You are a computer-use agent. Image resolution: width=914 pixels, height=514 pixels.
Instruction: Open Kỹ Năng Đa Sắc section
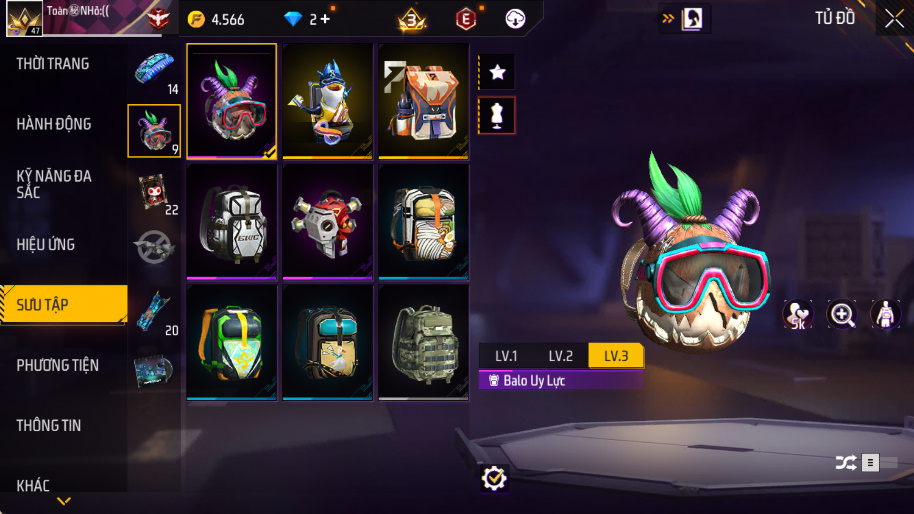tap(54, 184)
